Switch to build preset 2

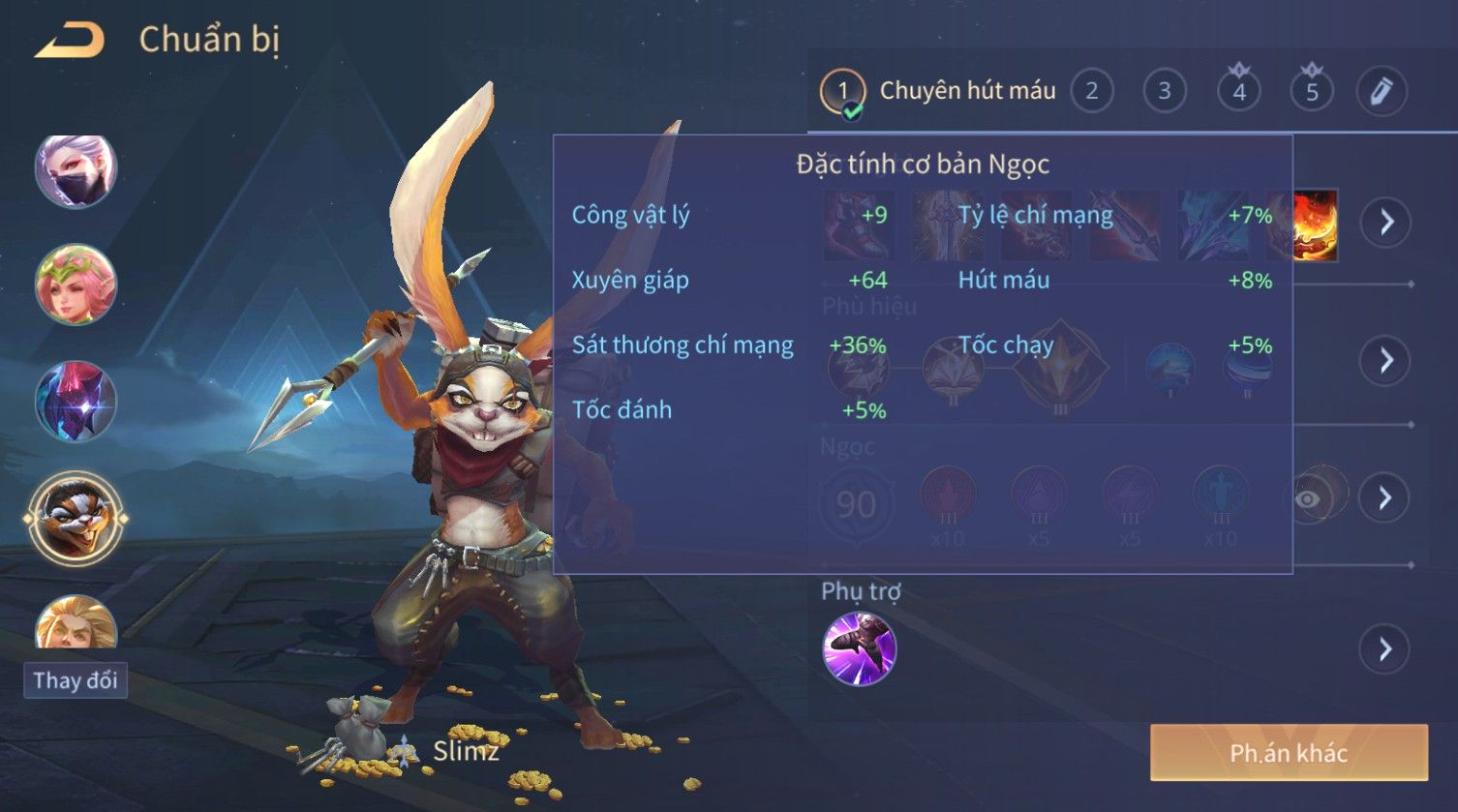[1092, 92]
